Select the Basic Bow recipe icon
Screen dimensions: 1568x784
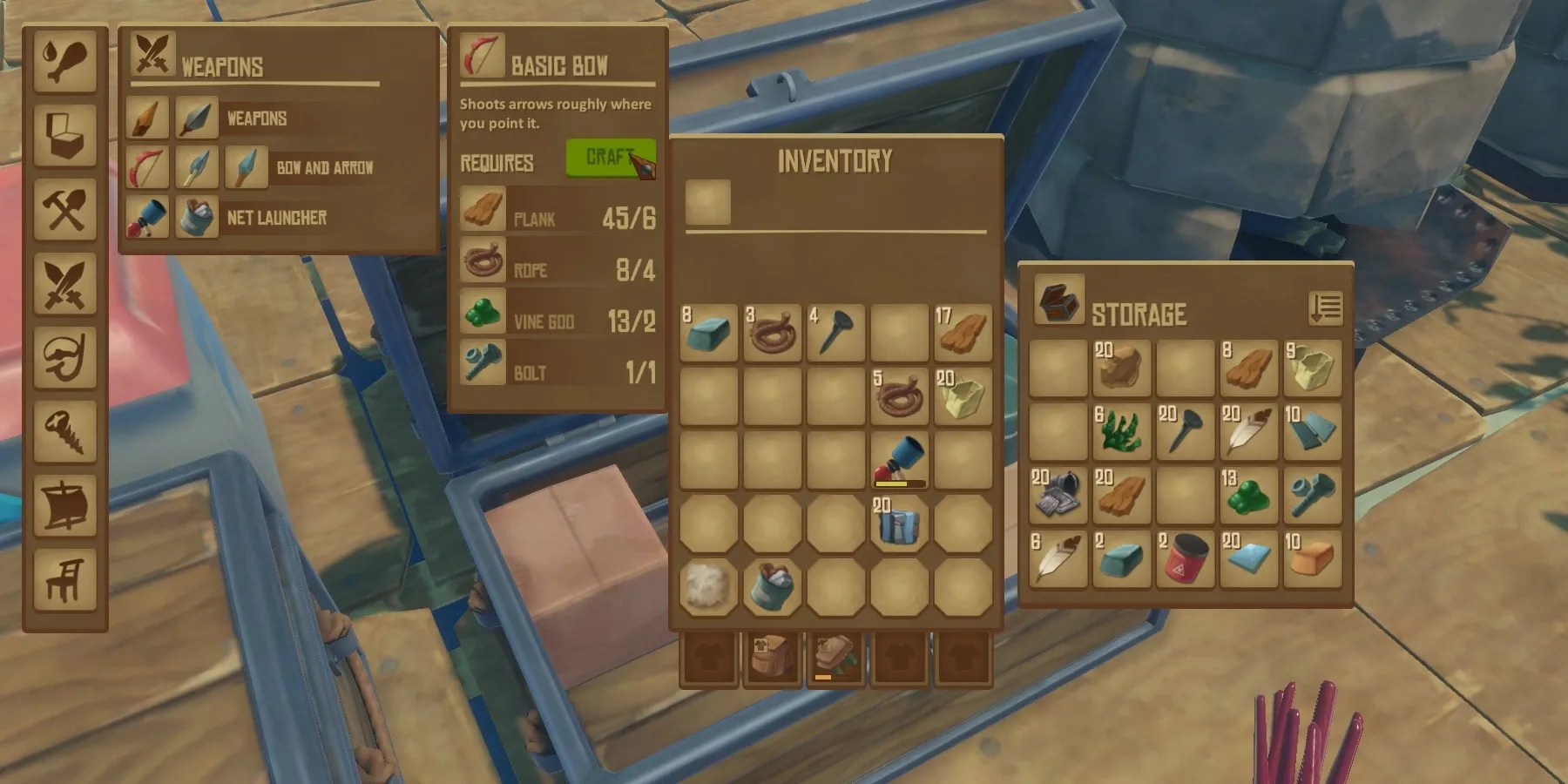tap(146, 168)
